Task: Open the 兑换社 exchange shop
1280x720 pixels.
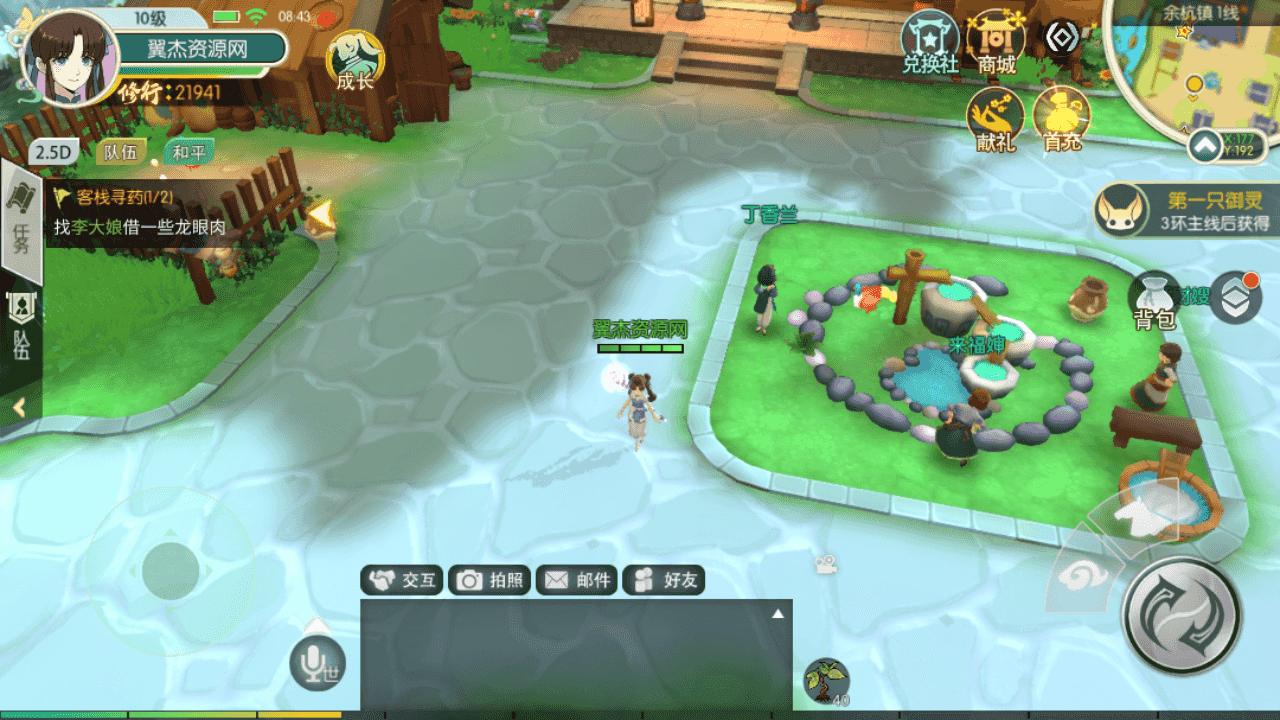Action: pos(930,43)
